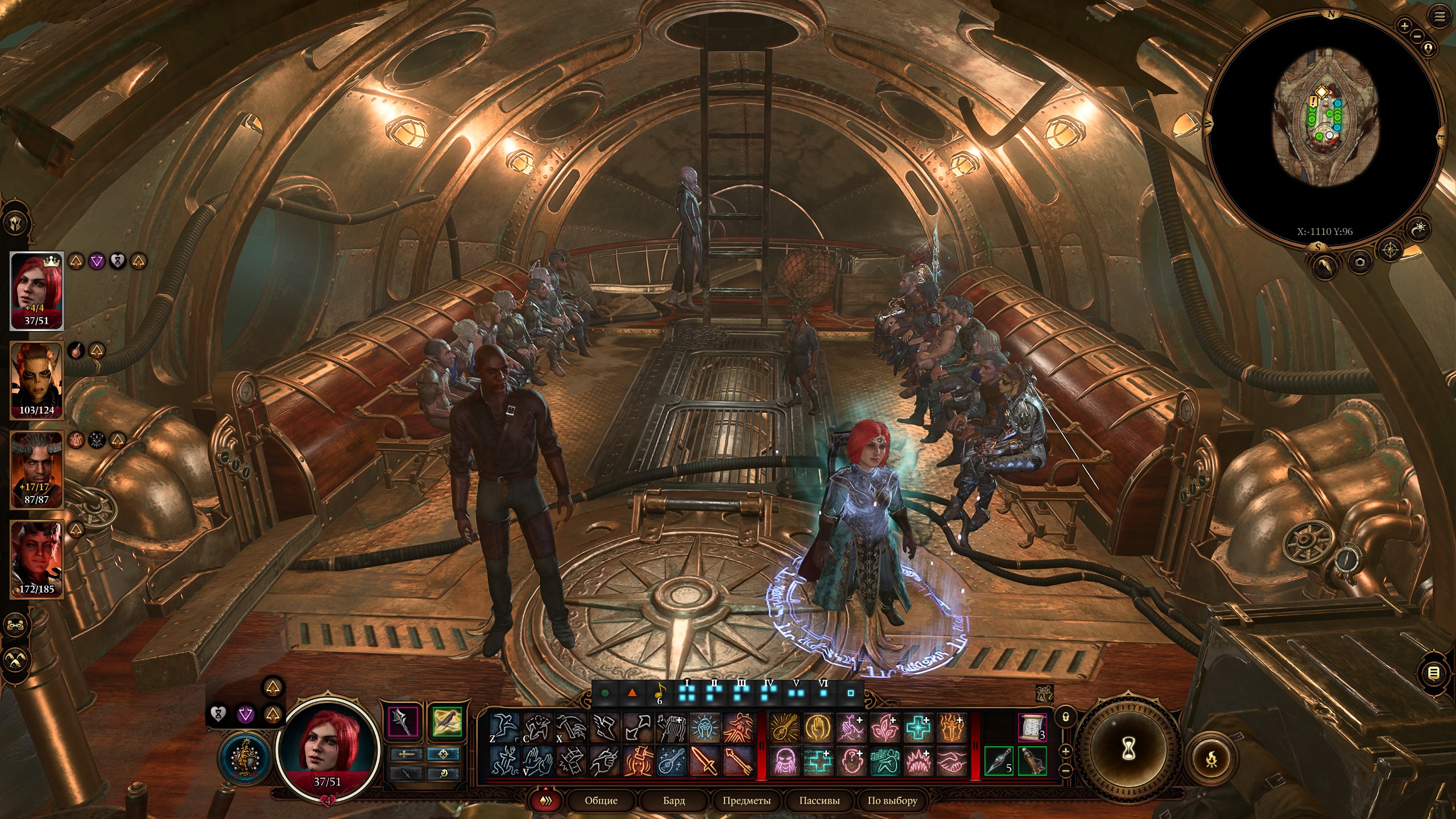
Task: Show the Предметы hotbar tab
Action: pyautogui.click(x=746, y=800)
